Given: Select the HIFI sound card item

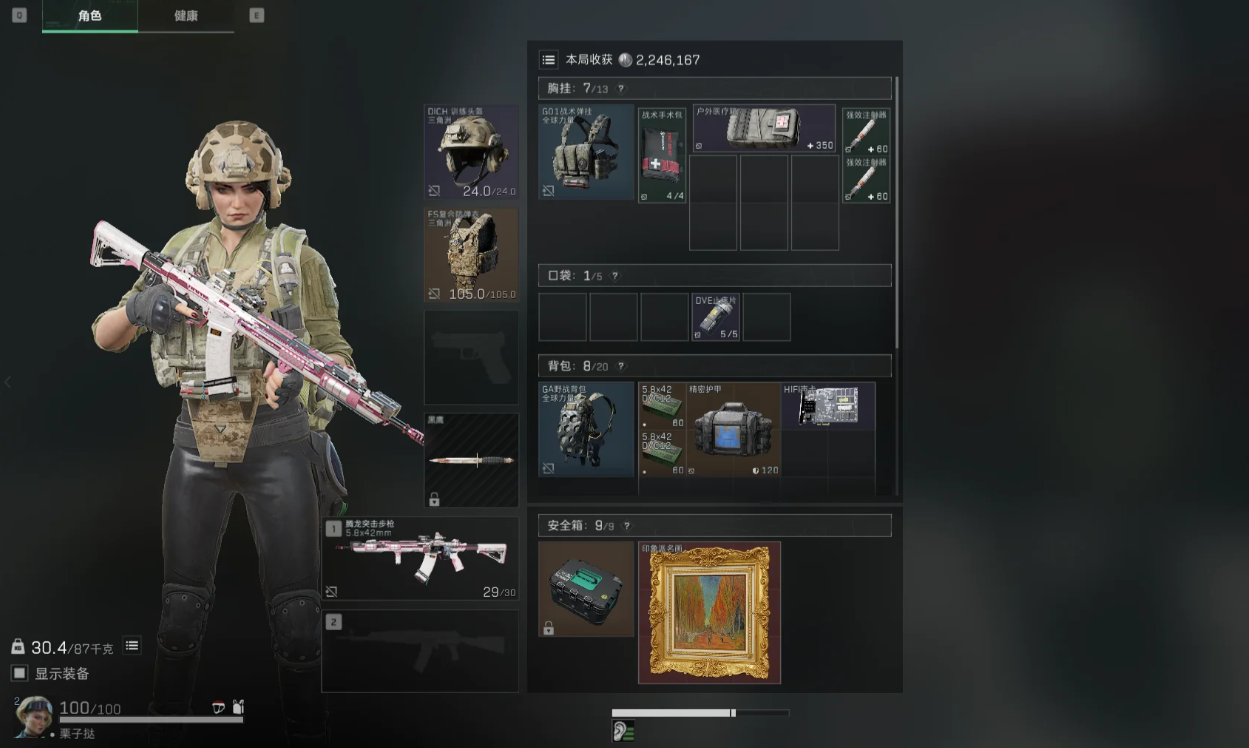Looking at the screenshot, I should coord(829,405).
